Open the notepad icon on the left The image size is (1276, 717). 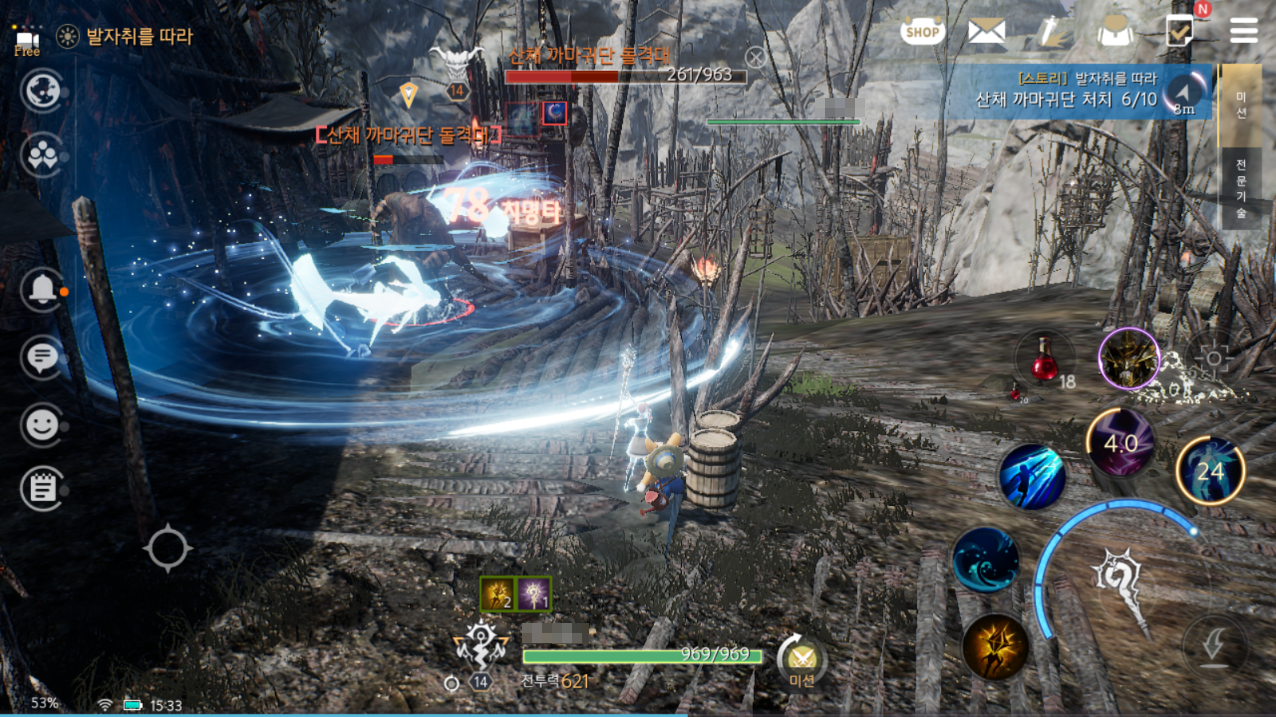(42, 488)
